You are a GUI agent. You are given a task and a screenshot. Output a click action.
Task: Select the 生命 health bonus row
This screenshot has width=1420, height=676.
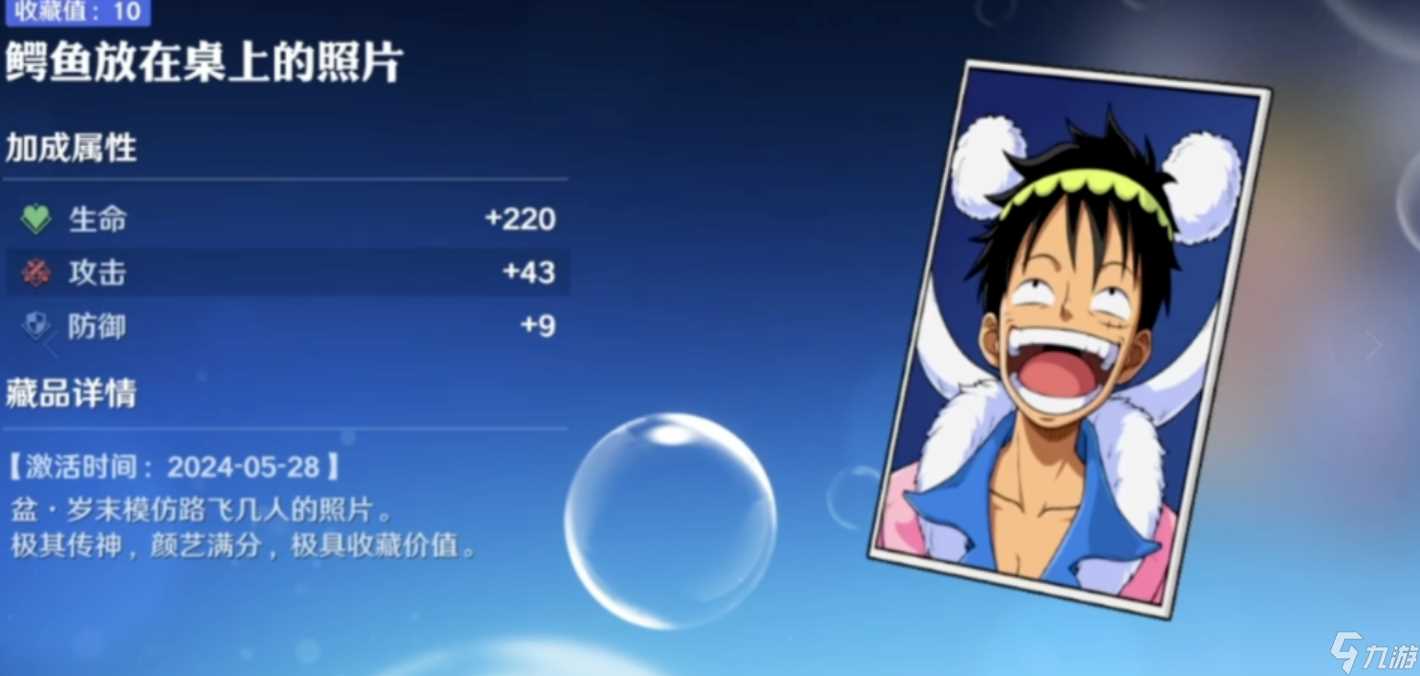287,219
